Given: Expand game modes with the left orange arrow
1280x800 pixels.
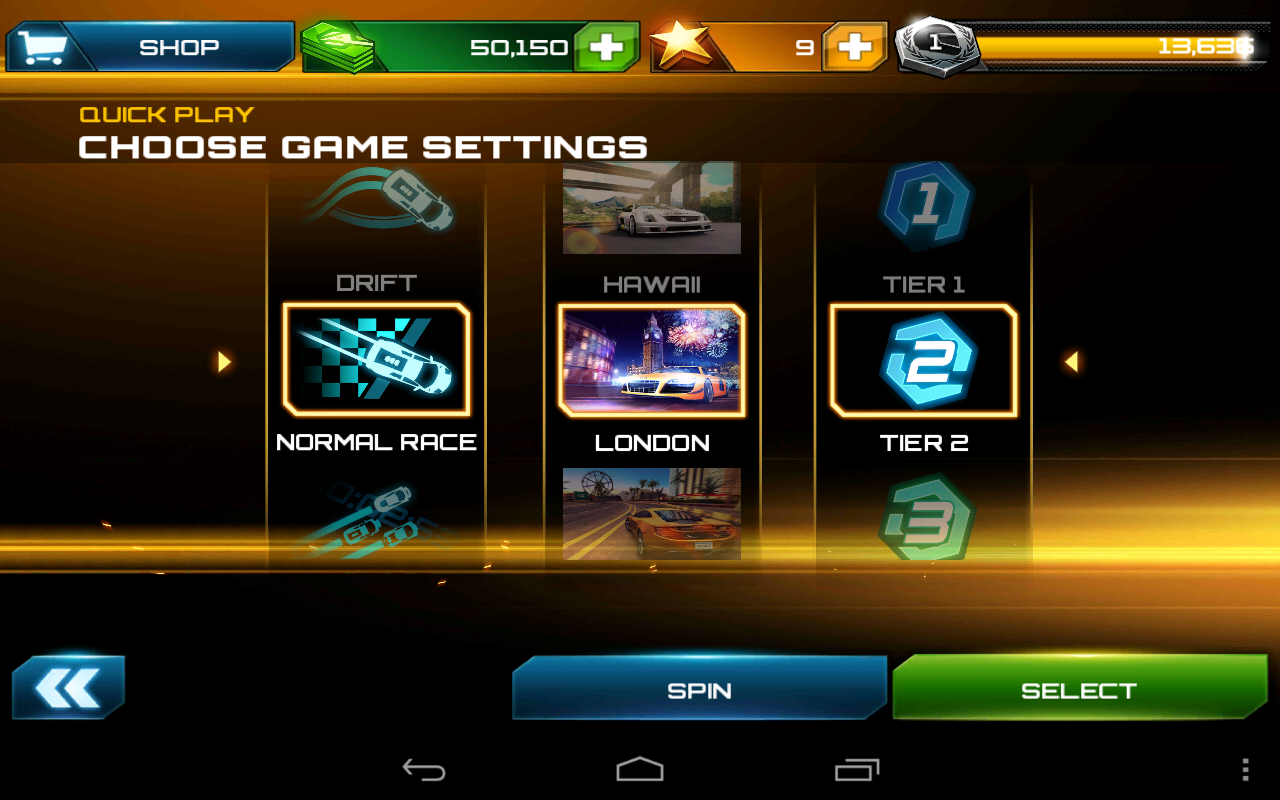Looking at the screenshot, I should [x=222, y=362].
